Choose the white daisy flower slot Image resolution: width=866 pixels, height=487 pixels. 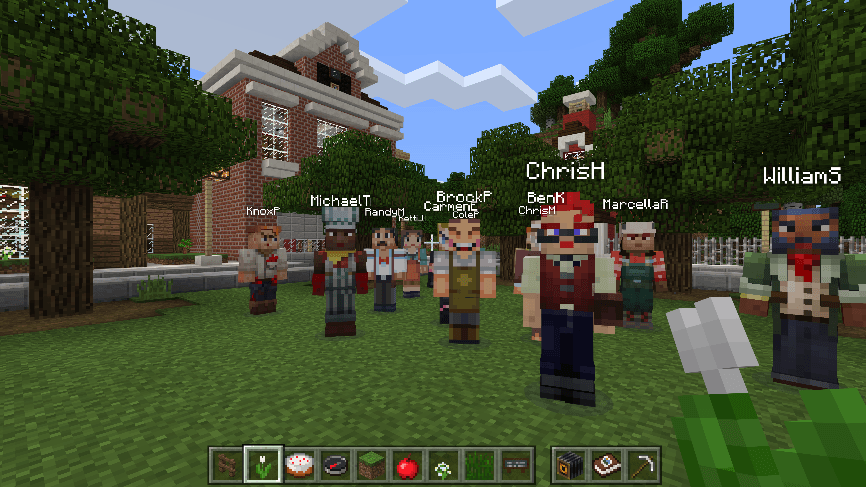[442, 464]
